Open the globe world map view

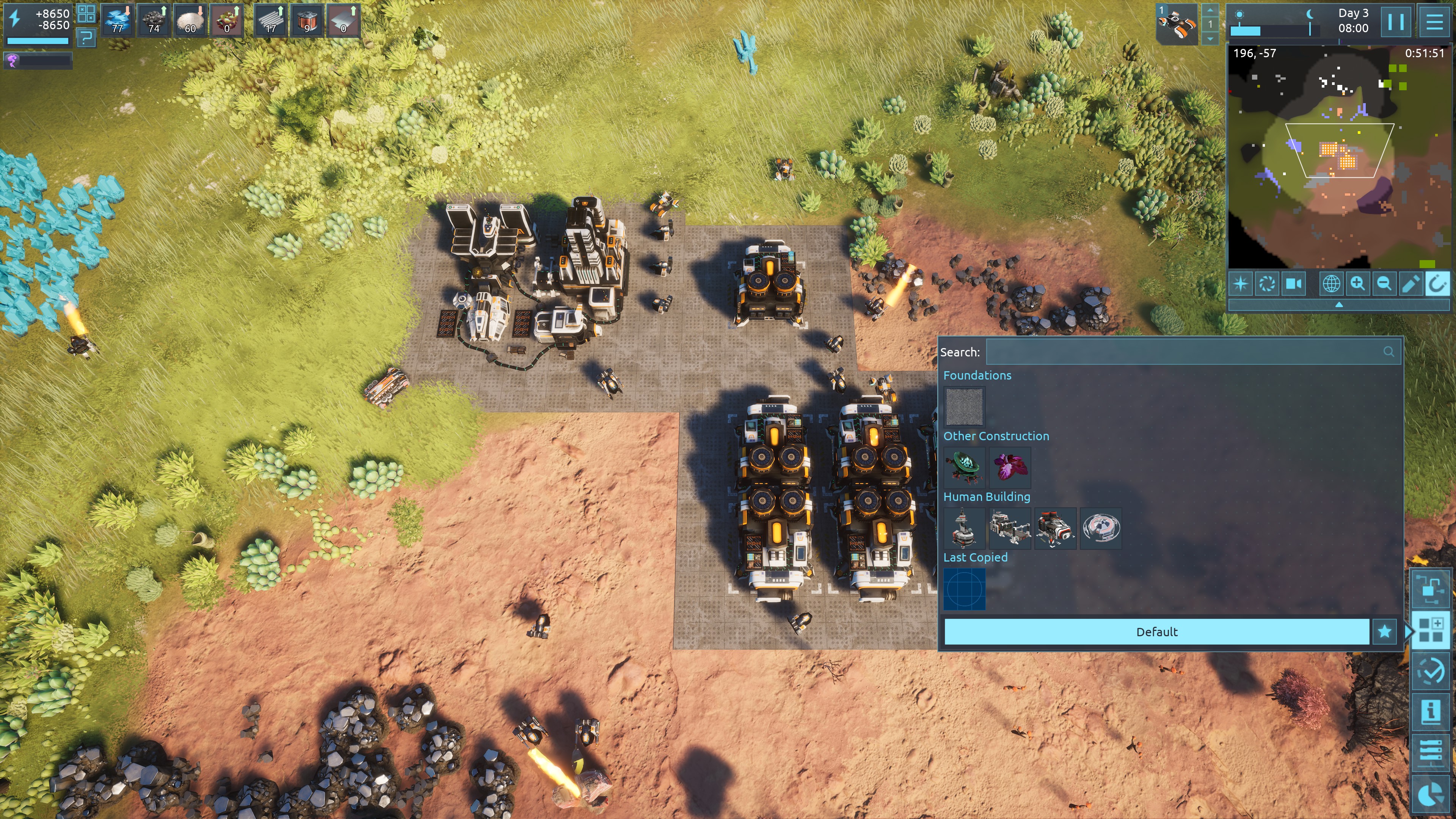point(1331,283)
